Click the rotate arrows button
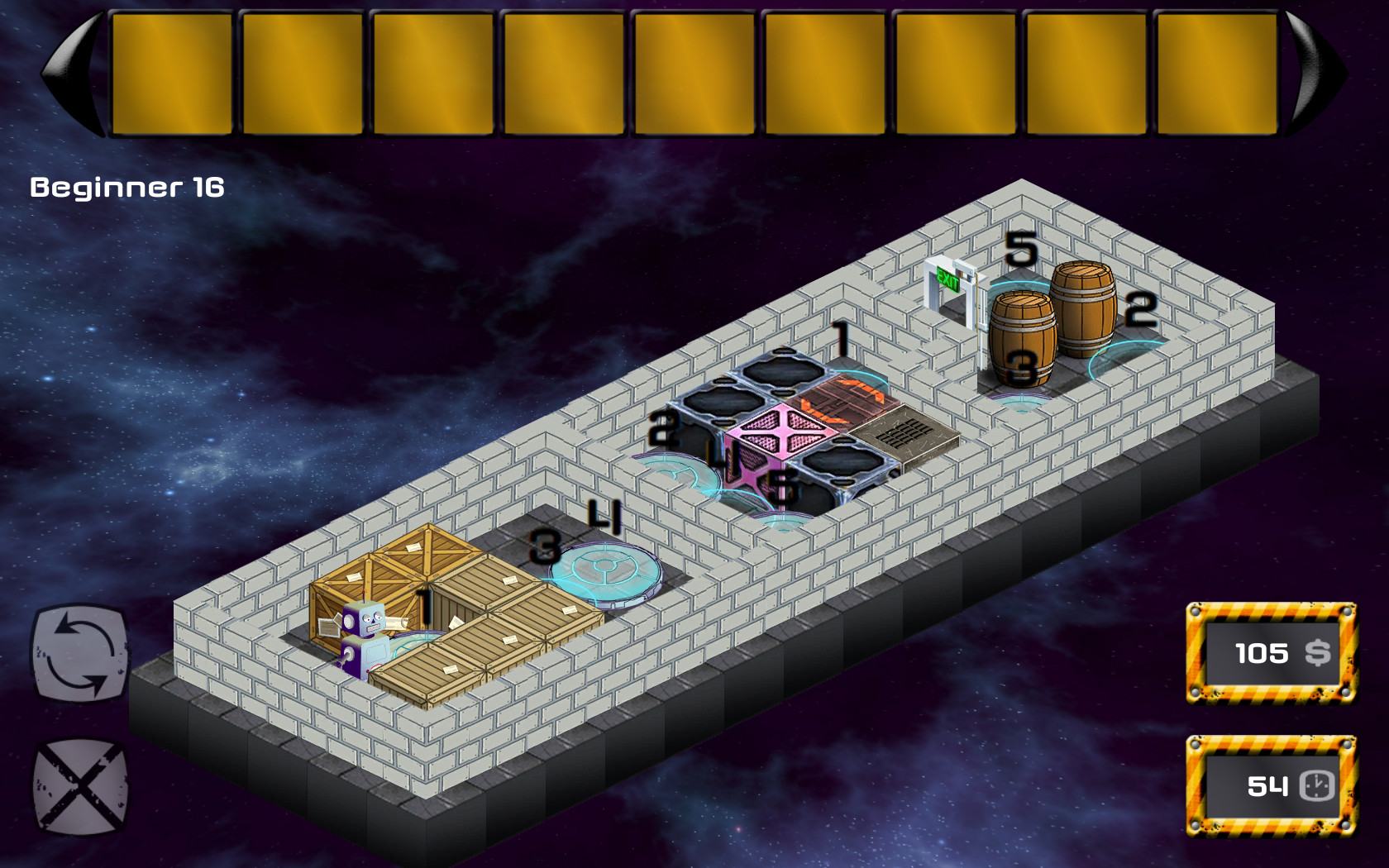 80,651
